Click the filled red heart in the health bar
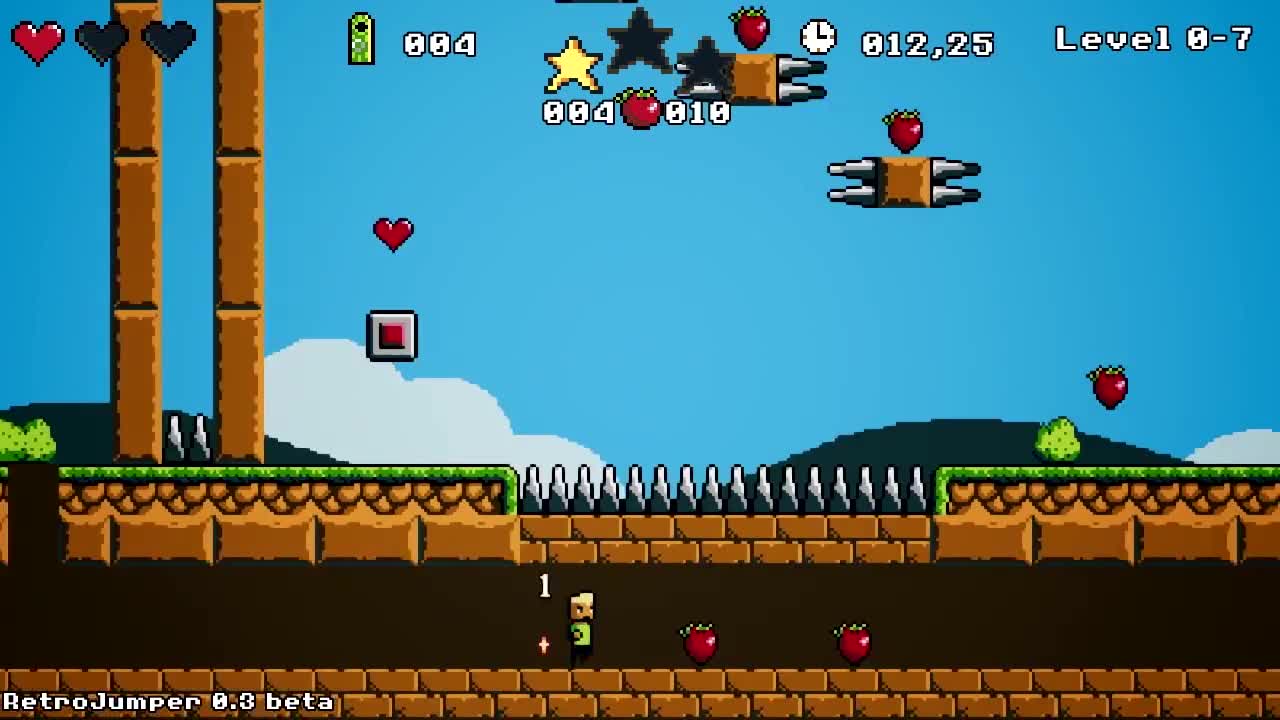Screen dimensions: 1280x720 pos(38,40)
